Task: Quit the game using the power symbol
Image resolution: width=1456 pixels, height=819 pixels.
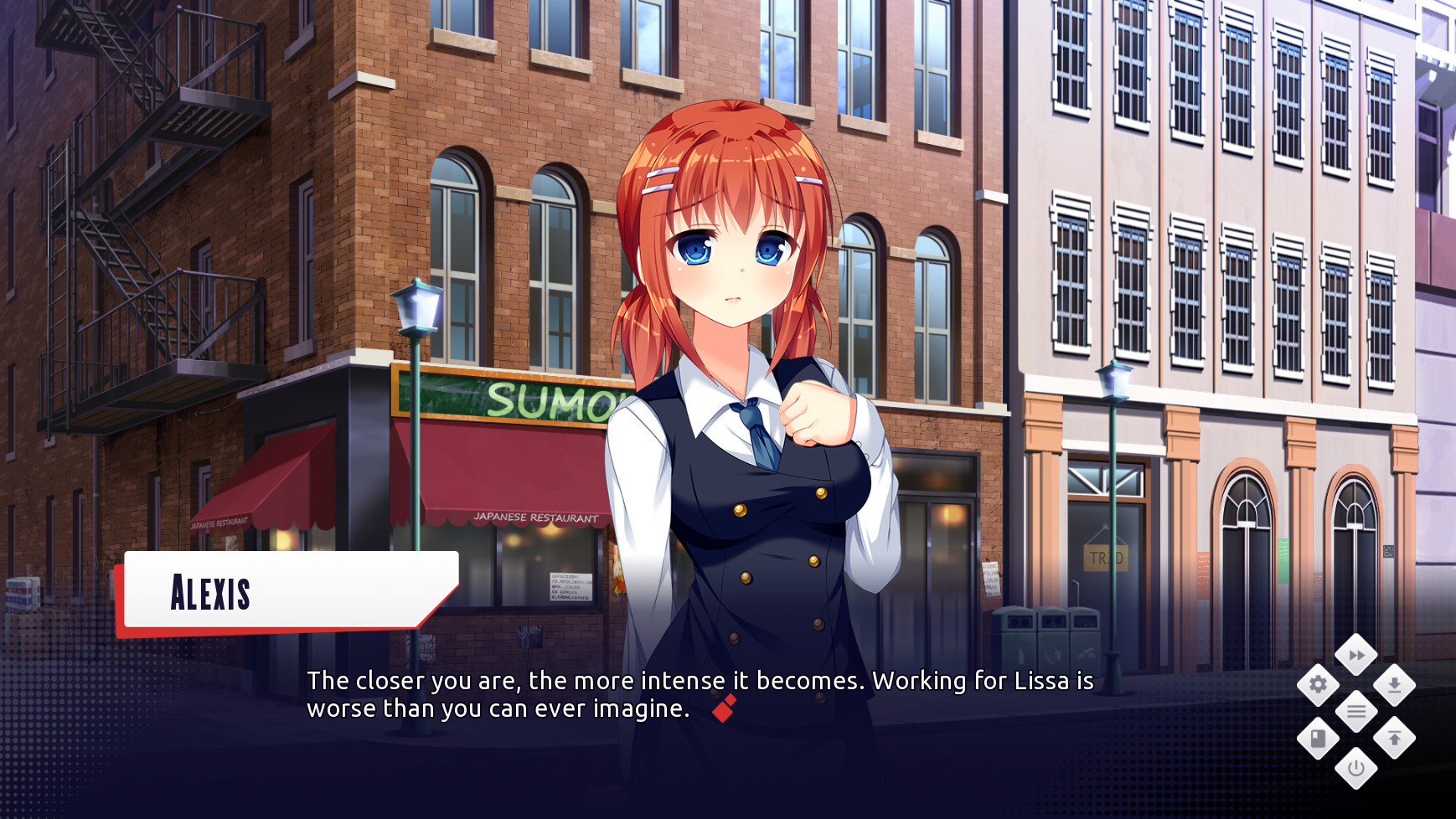Action: pos(1357,768)
